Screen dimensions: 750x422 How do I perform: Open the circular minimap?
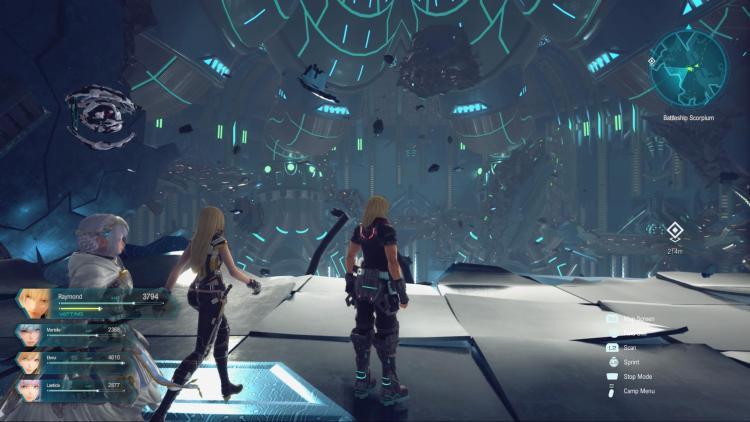pyautogui.click(x=687, y=67)
